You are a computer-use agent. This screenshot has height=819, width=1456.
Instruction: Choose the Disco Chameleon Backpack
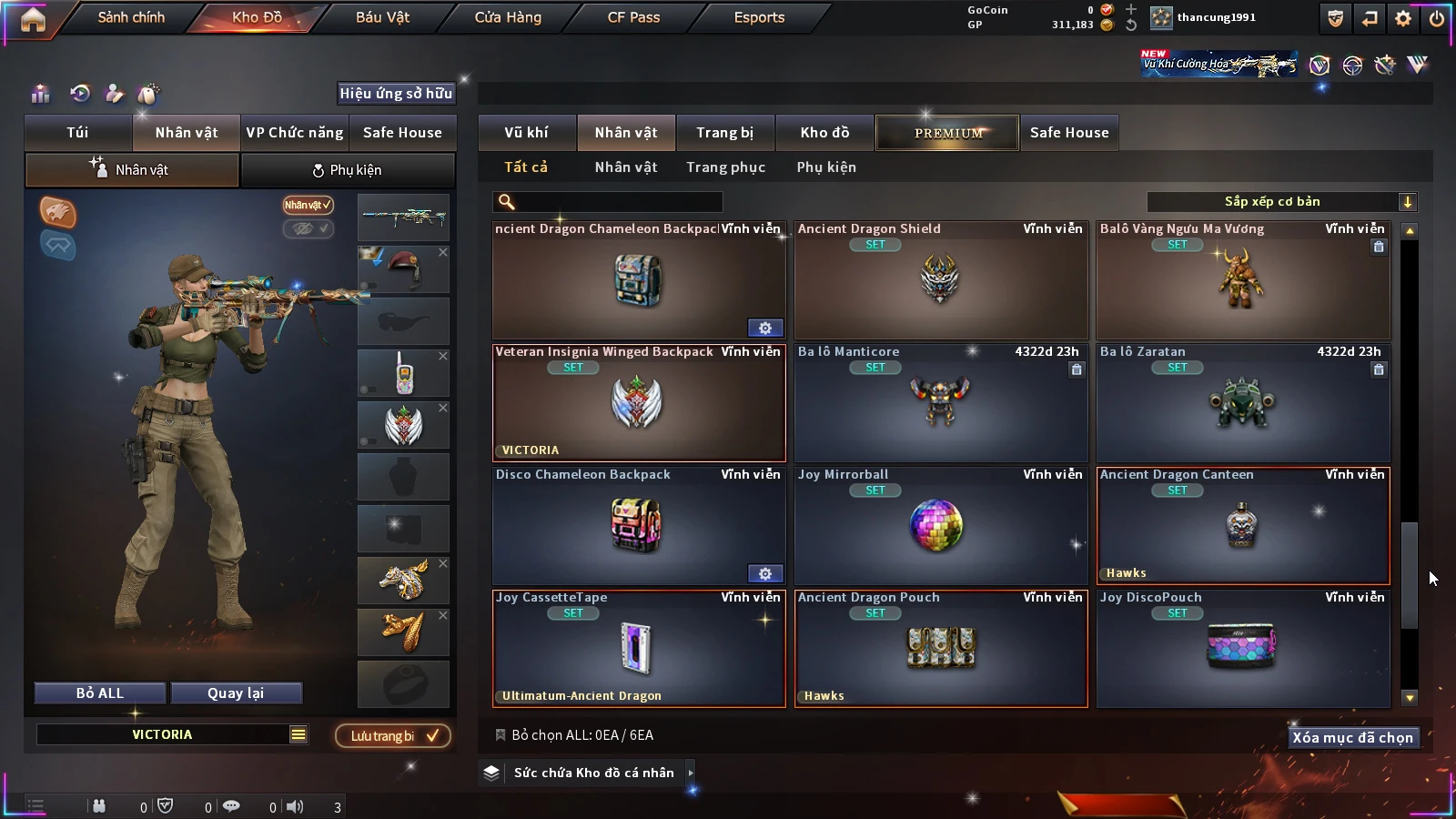tap(638, 527)
